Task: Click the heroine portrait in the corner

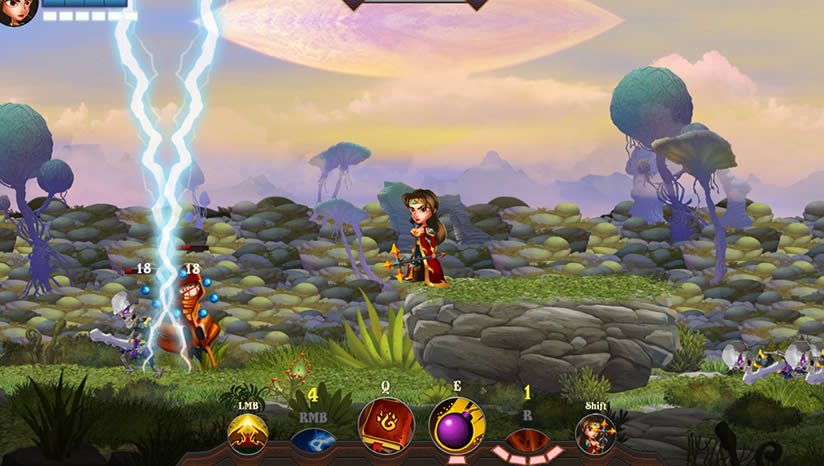Action: pyautogui.click(x=17, y=10)
